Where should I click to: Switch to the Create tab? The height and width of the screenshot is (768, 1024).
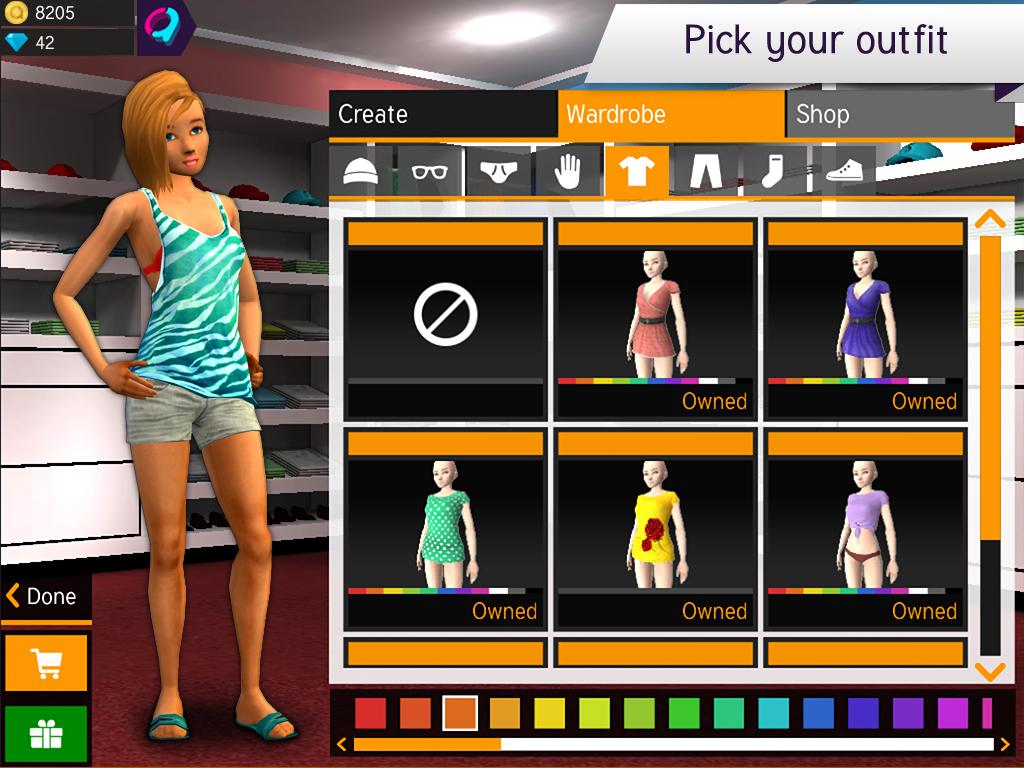tap(442, 114)
